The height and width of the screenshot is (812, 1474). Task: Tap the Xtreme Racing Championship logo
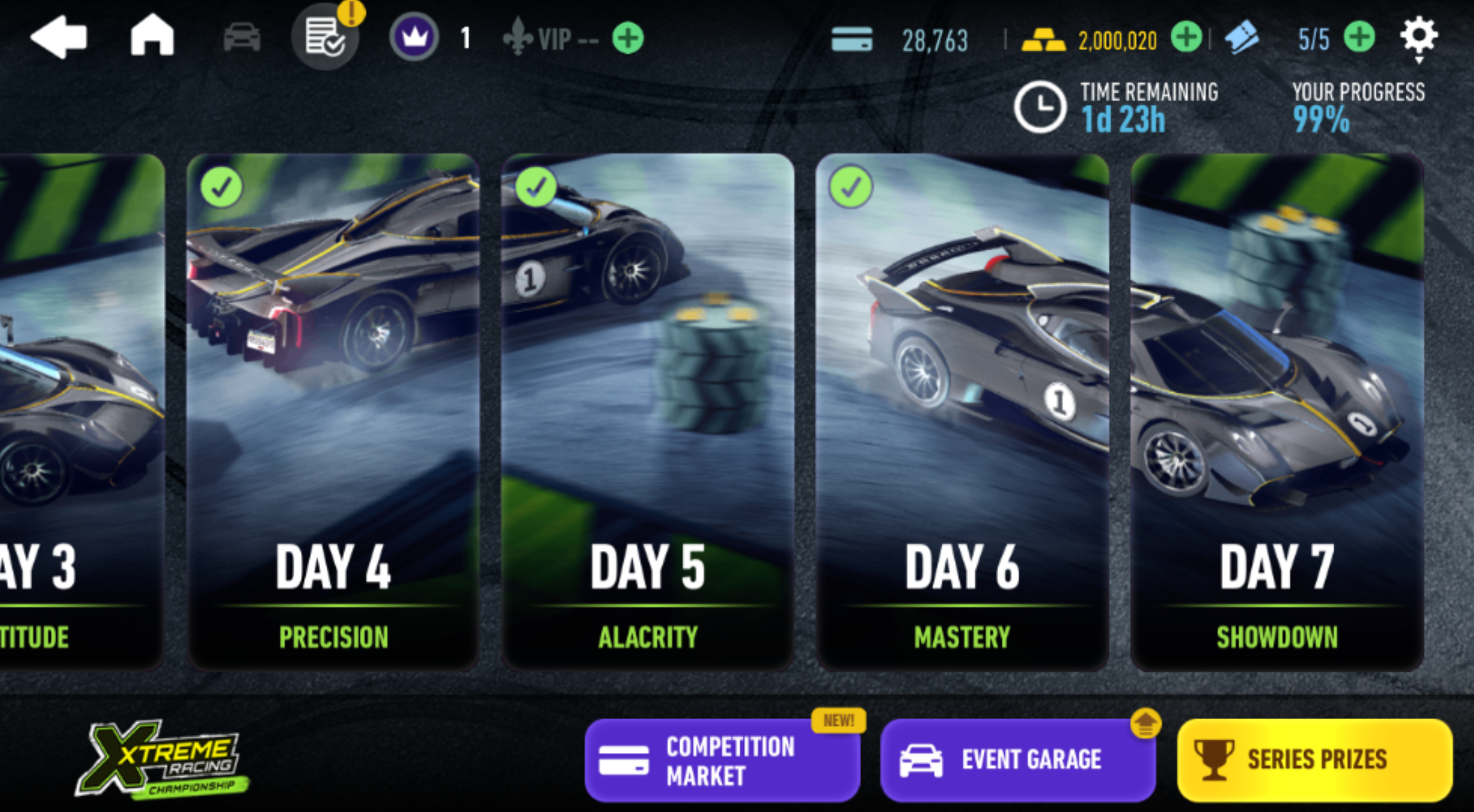coord(162,759)
